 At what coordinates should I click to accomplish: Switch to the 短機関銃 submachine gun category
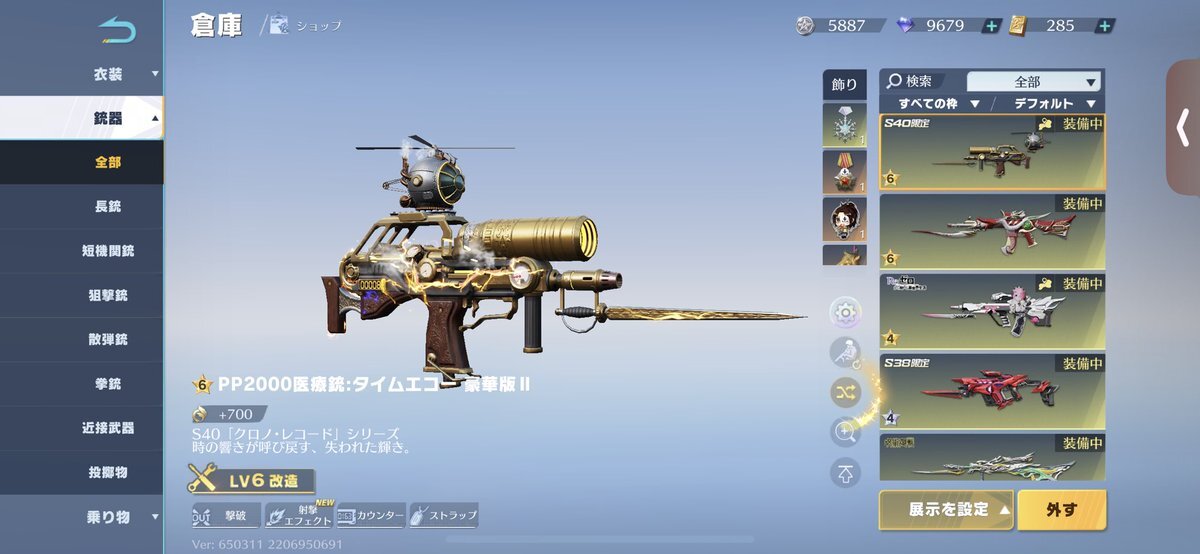tap(108, 251)
